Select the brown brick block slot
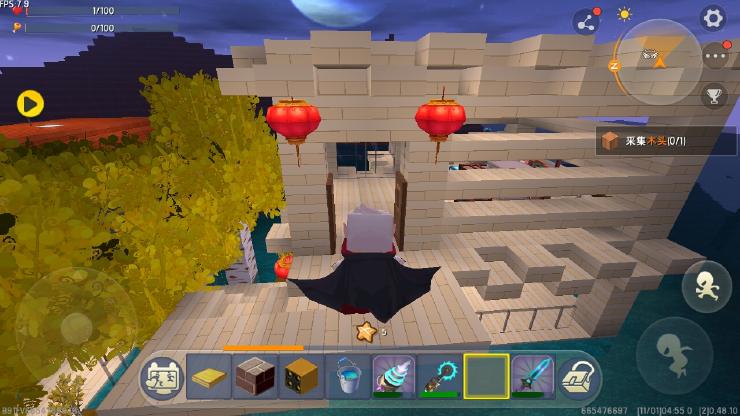The height and width of the screenshot is (416, 740). click(256, 376)
